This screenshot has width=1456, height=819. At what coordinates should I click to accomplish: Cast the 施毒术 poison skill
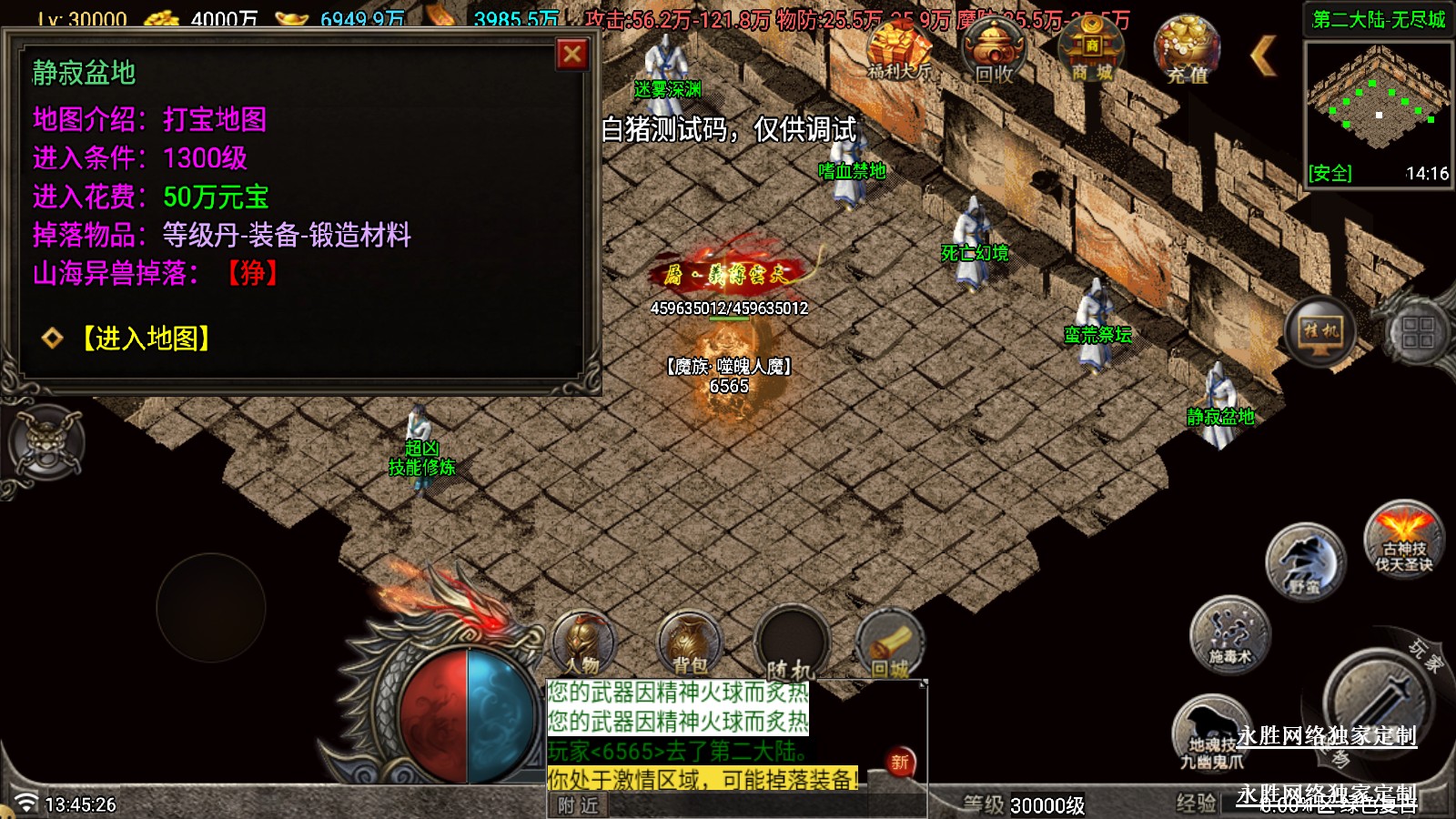1229,635
